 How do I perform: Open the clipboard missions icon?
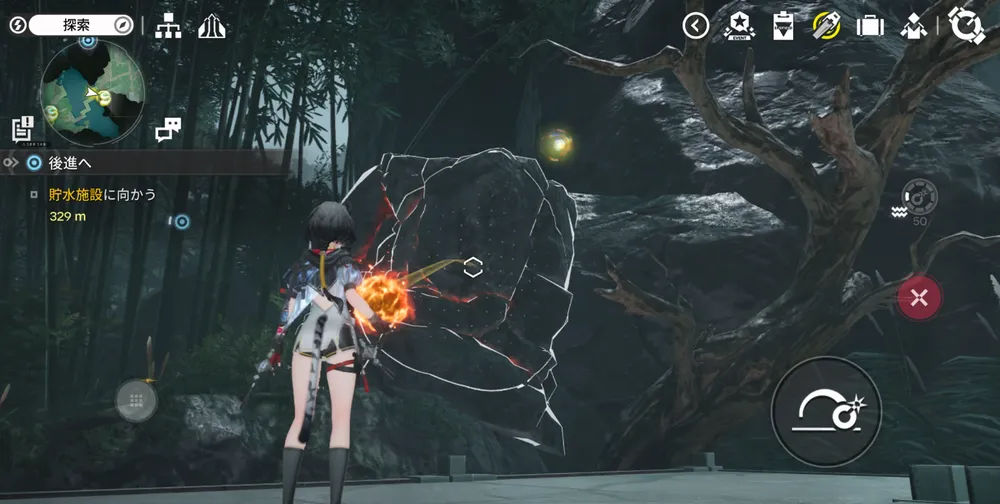(x=783, y=26)
